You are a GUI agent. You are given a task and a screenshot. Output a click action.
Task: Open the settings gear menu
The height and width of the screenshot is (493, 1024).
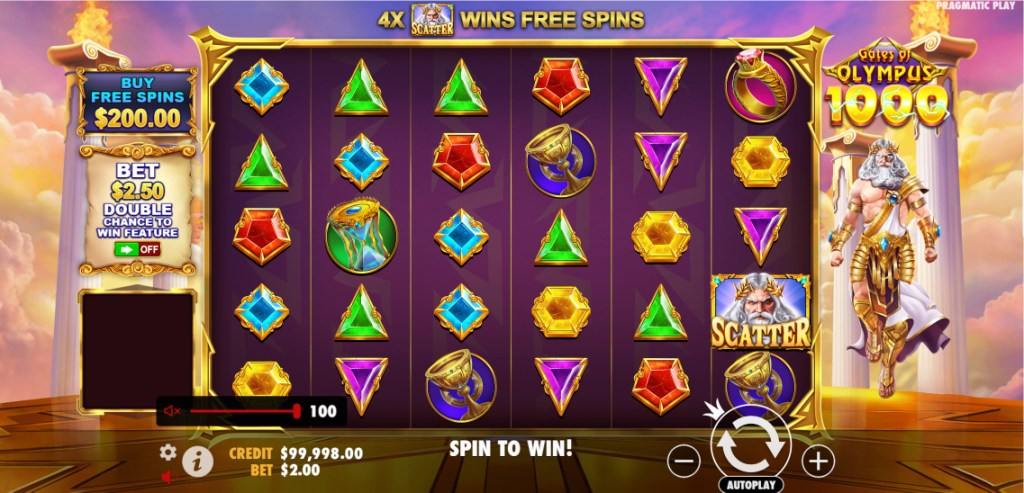coord(168,452)
